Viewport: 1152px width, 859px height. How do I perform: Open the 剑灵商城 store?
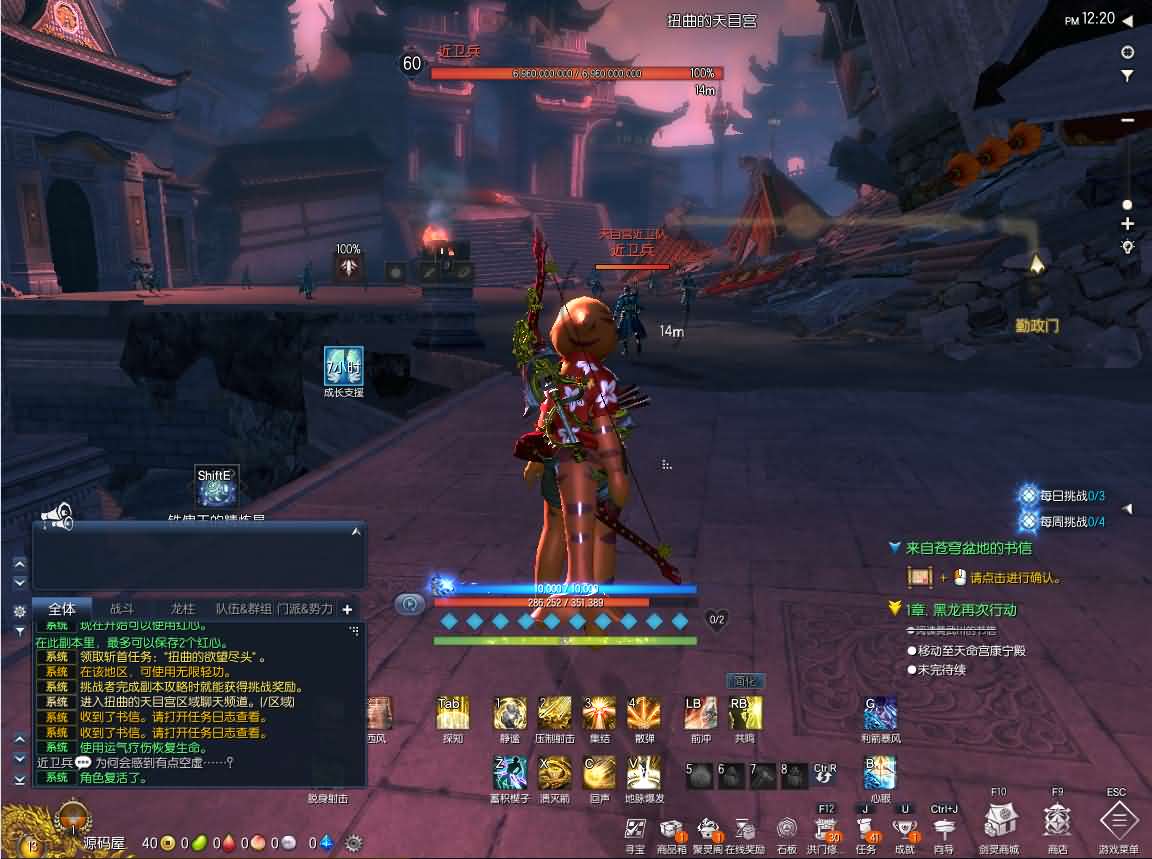click(x=999, y=821)
